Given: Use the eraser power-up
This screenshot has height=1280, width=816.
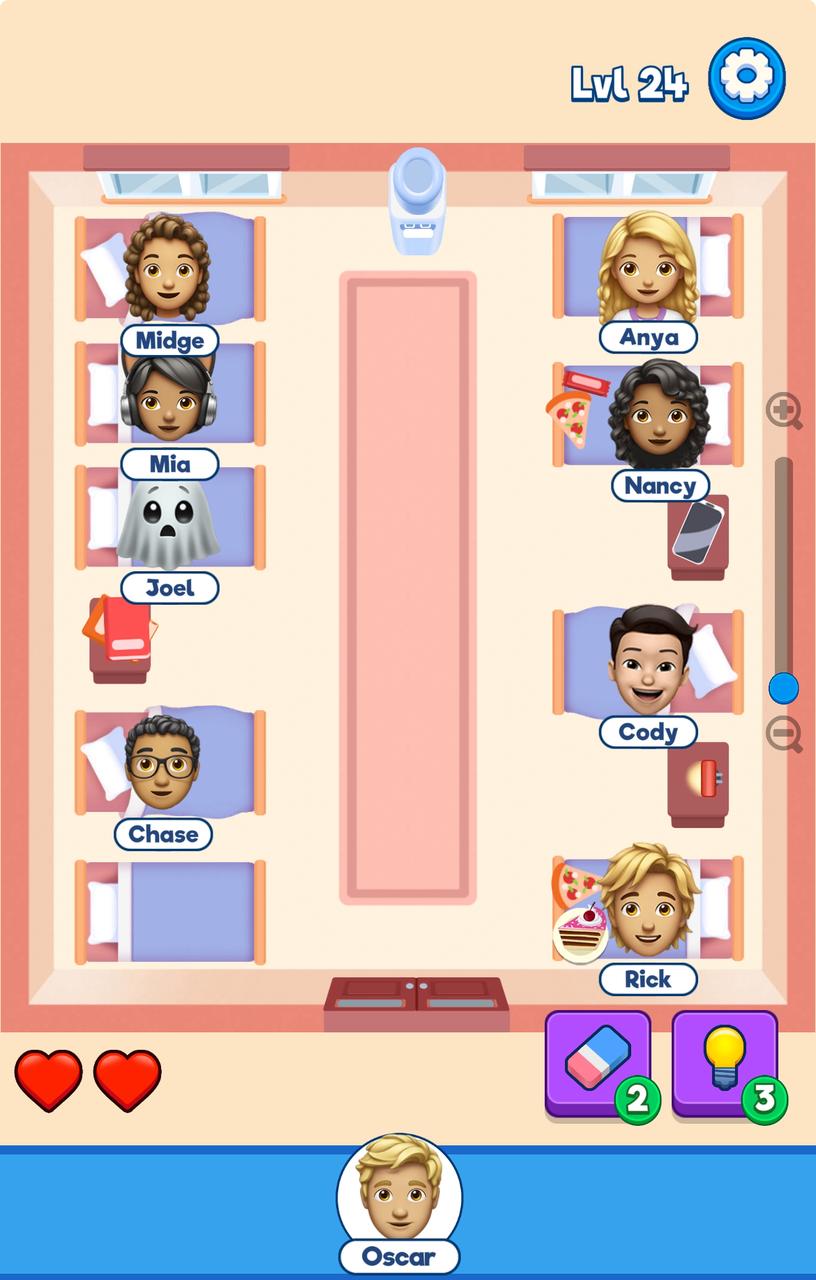Looking at the screenshot, I should (598, 1063).
